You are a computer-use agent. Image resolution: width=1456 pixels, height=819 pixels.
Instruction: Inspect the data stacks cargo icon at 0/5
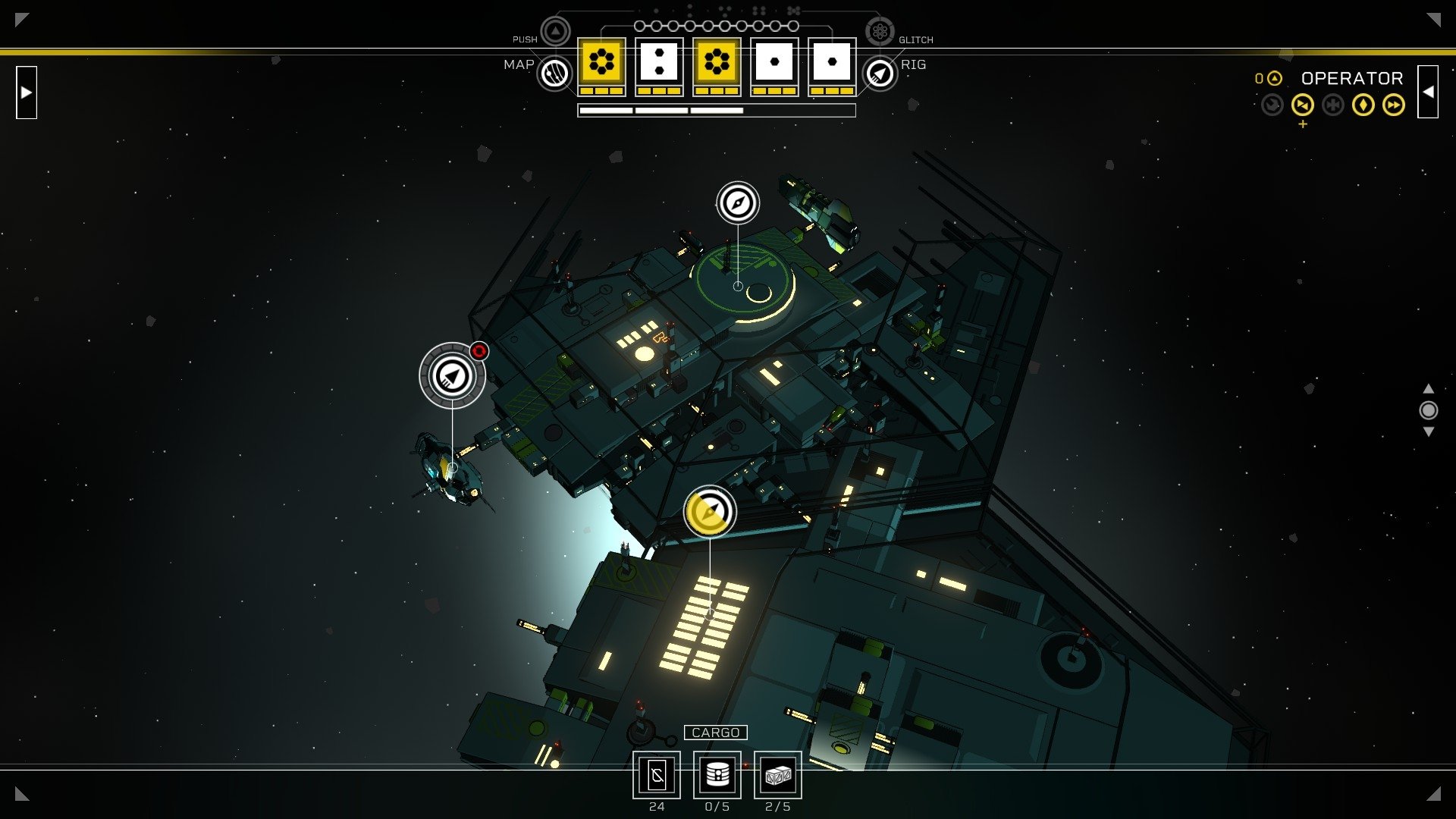(x=717, y=776)
